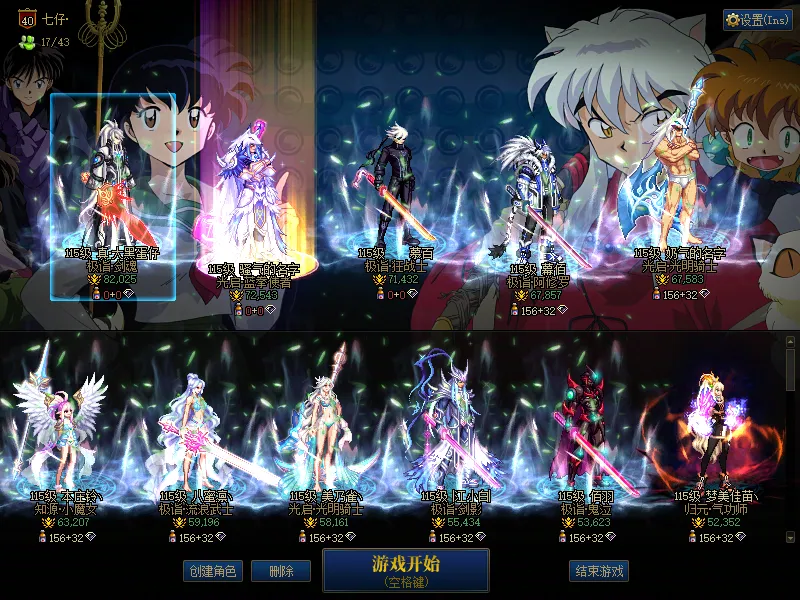Open 设置 settings at top right
Viewport: 800px width, 600px height.
[757, 20]
